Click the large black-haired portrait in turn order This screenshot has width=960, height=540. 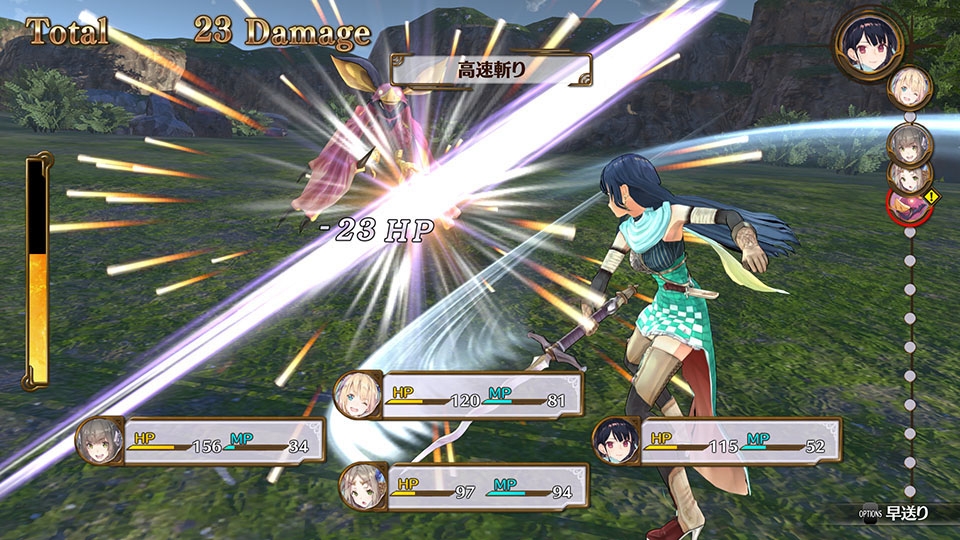pyautogui.click(x=868, y=43)
